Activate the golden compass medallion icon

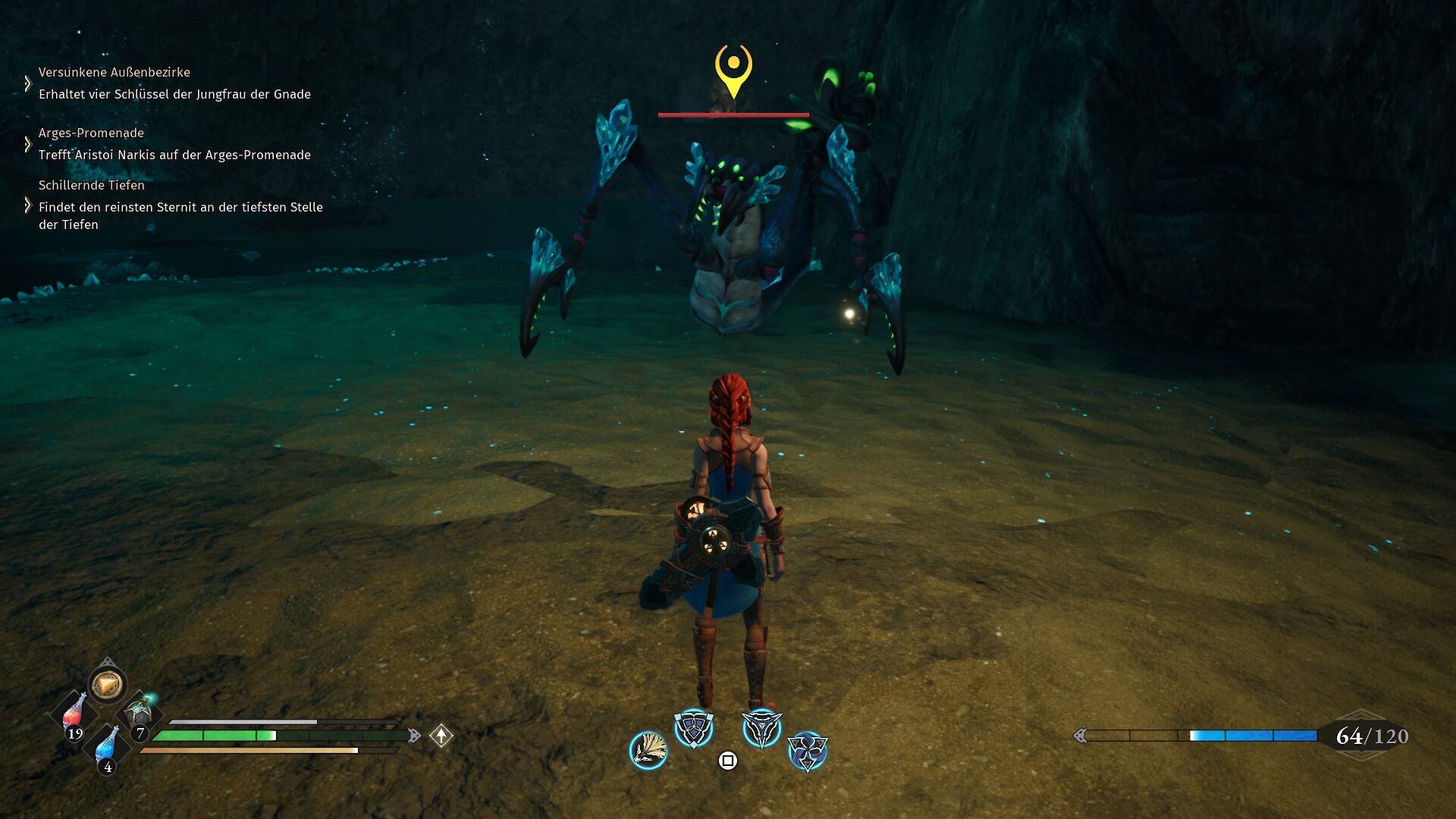tap(107, 685)
